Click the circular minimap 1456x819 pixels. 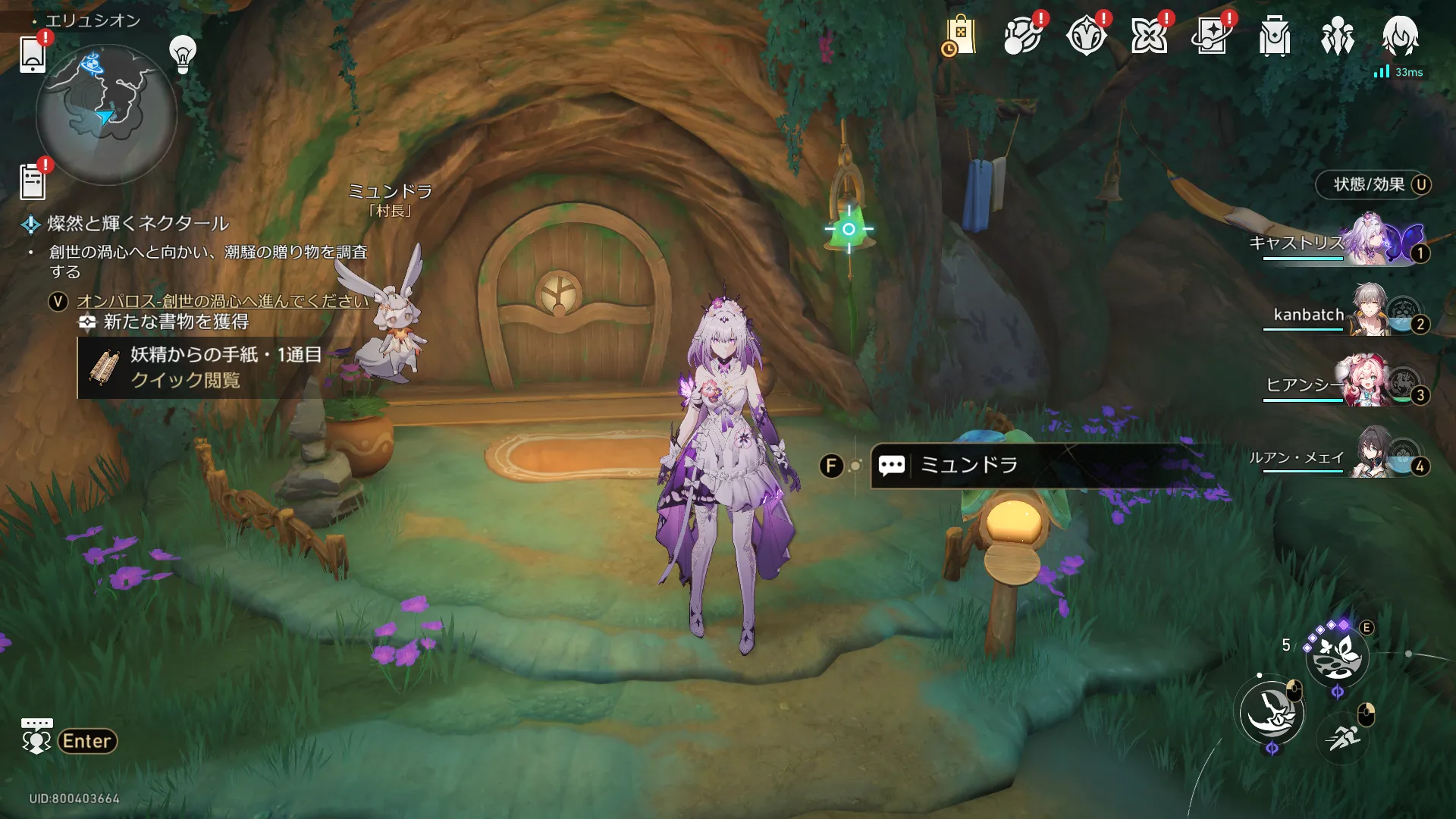coord(106,114)
